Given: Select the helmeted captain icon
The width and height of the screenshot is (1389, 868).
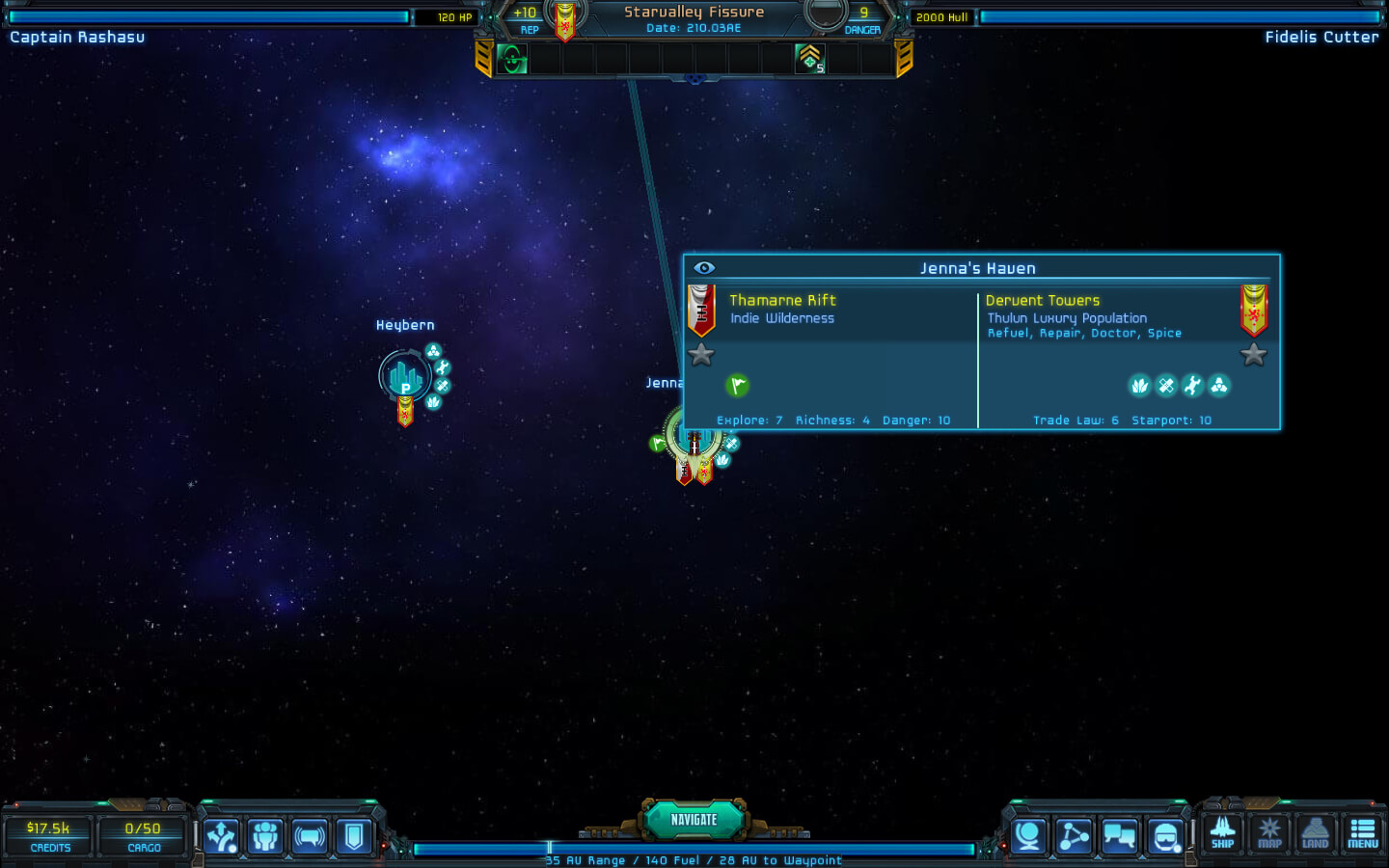Looking at the screenshot, I should pos(1165,836).
